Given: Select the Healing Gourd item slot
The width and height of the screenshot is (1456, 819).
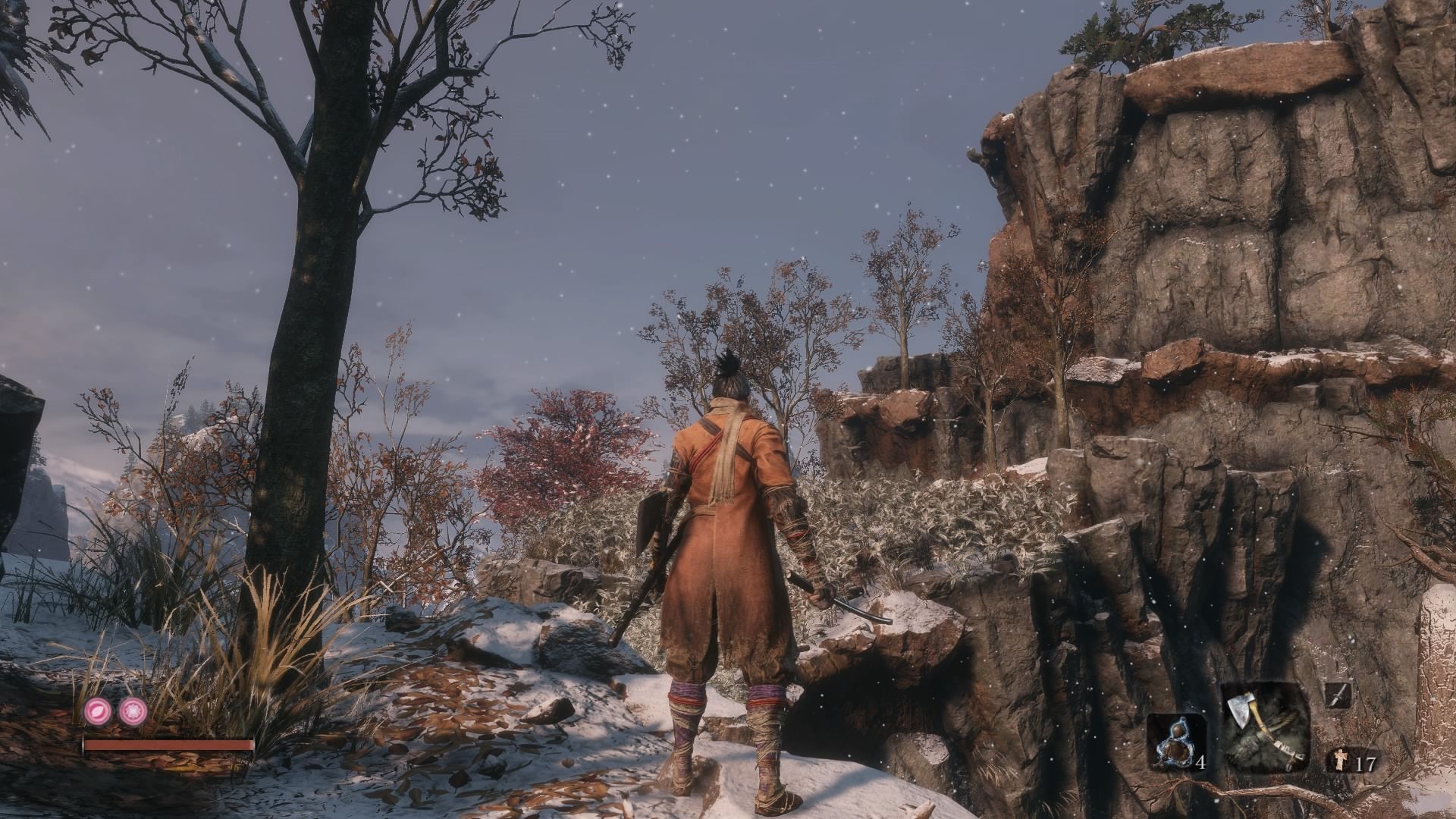Looking at the screenshot, I should click(1175, 740).
